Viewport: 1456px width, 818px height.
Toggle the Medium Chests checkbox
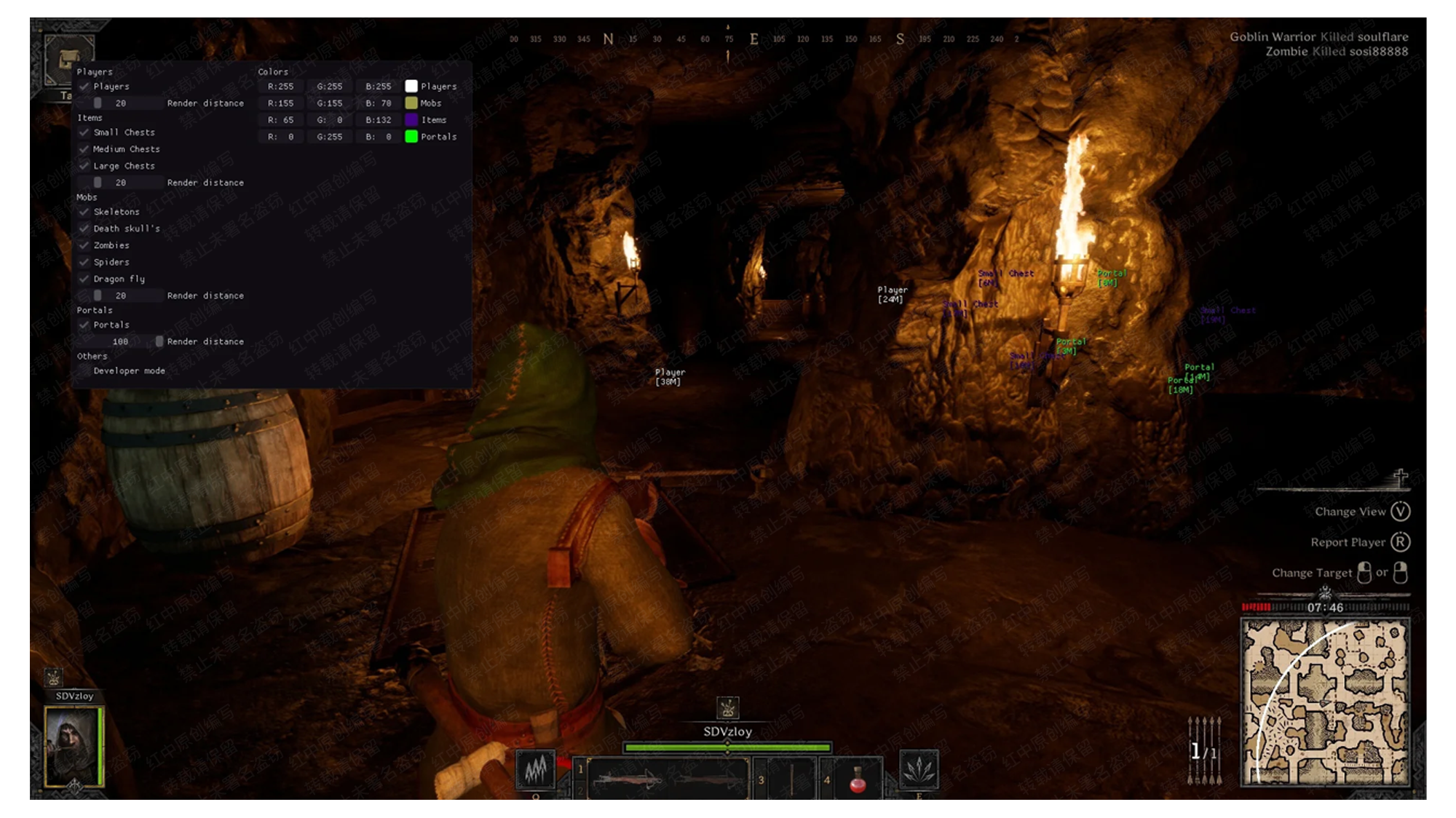pyautogui.click(x=84, y=149)
